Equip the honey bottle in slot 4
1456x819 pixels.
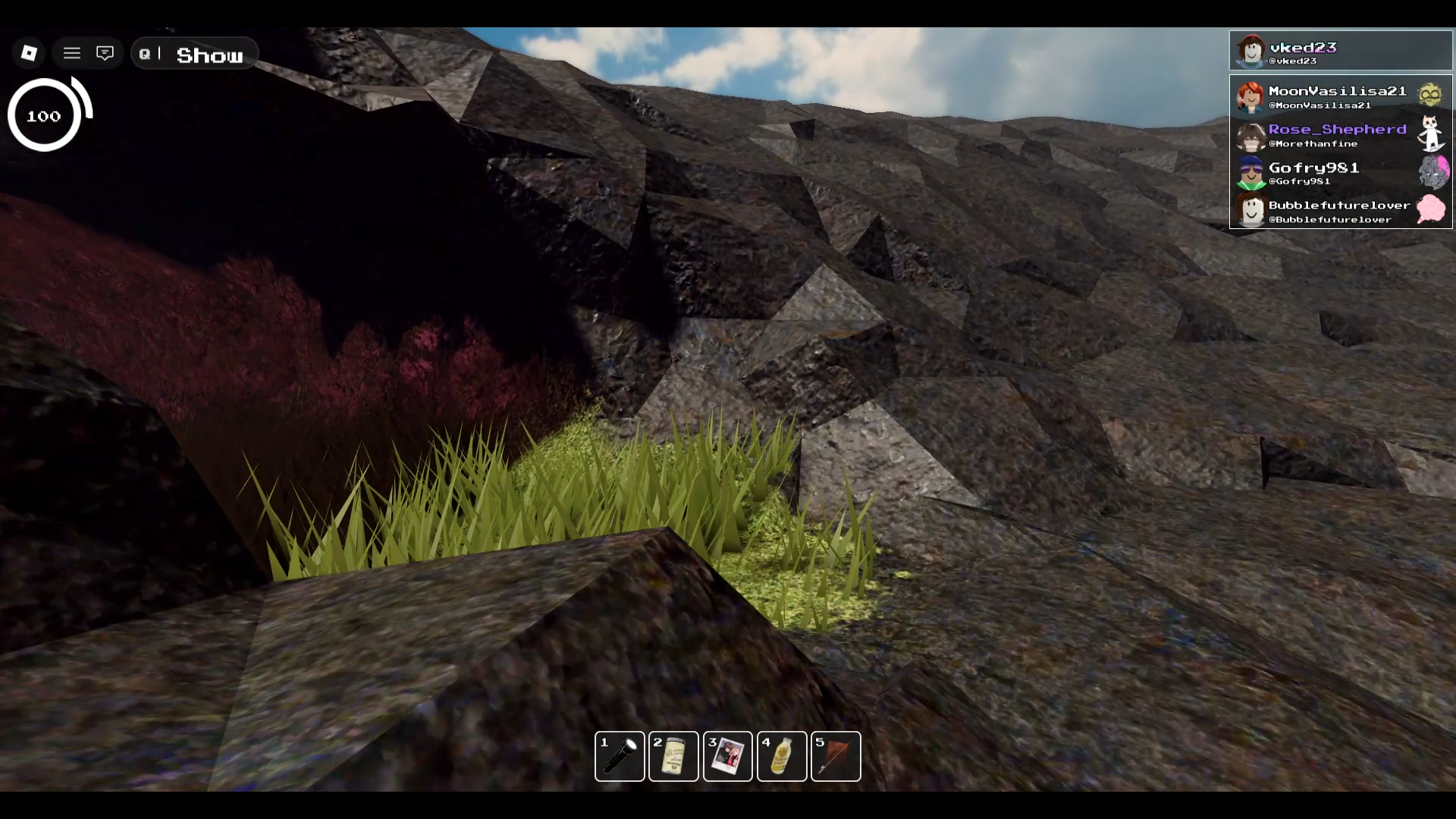(x=782, y=756)
